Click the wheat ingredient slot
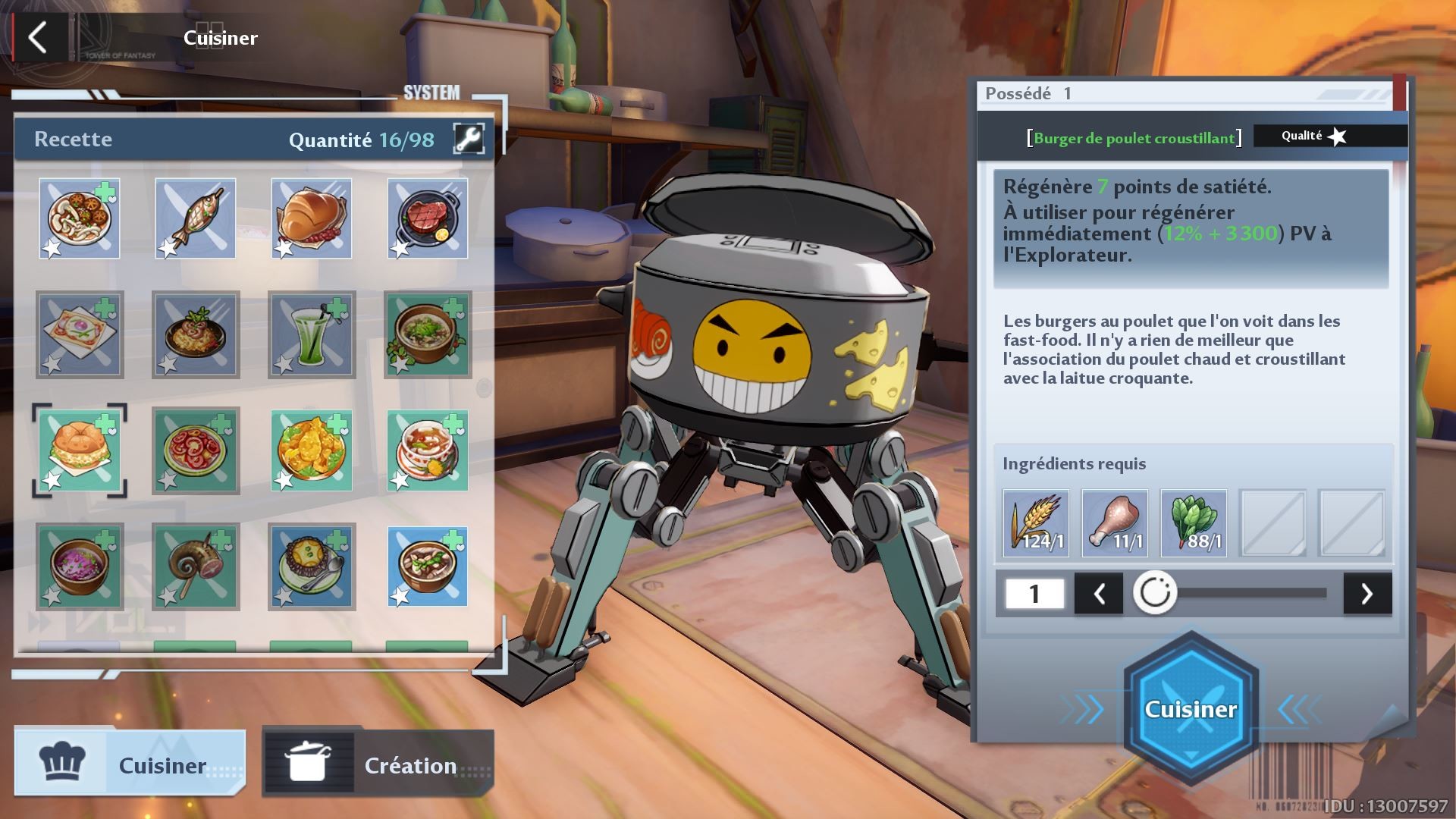The width and height of the screenshot is (1456, 819). (x=1036, y=523)
